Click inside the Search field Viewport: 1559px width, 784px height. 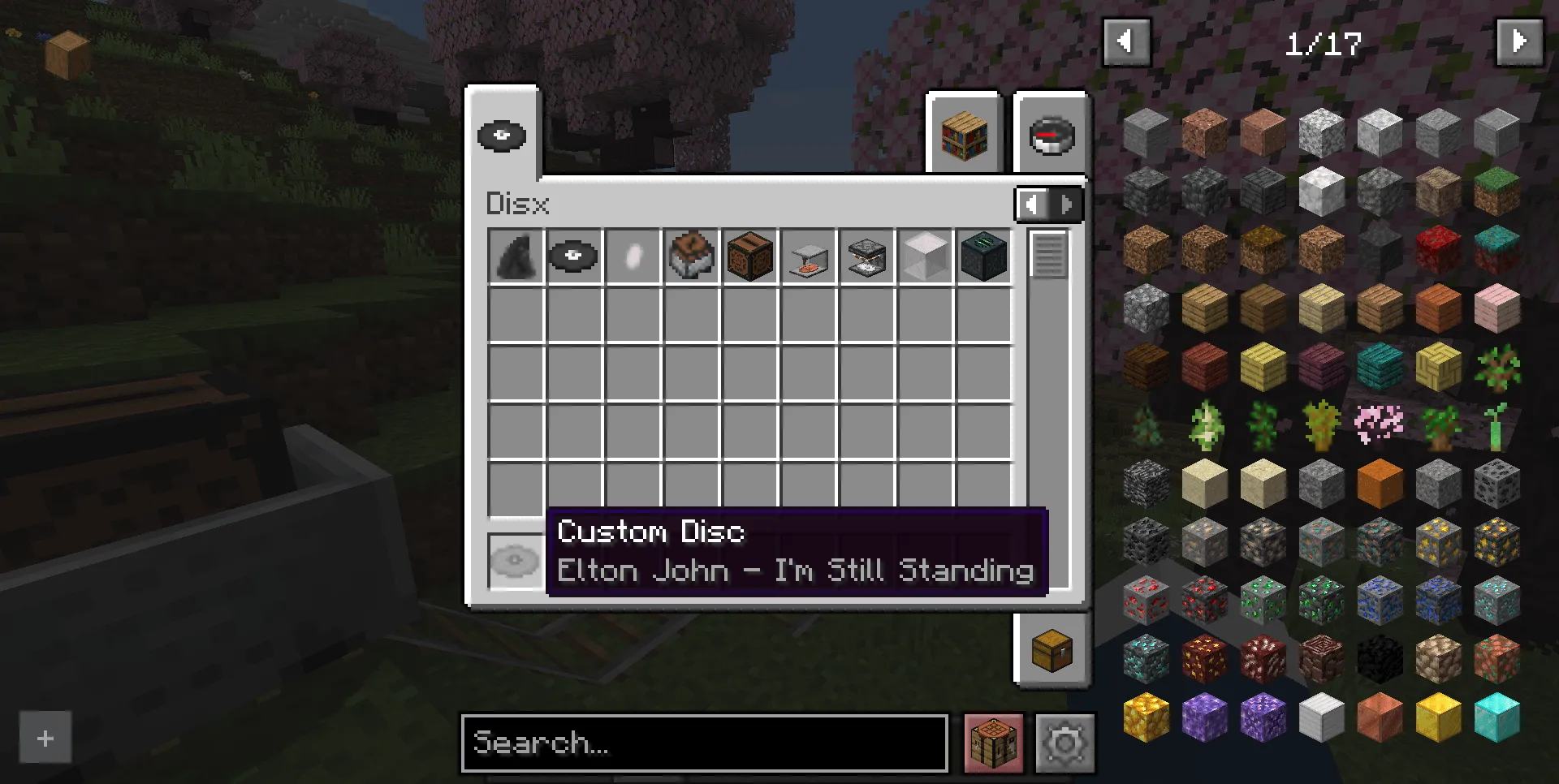click(x=703, y=743)
